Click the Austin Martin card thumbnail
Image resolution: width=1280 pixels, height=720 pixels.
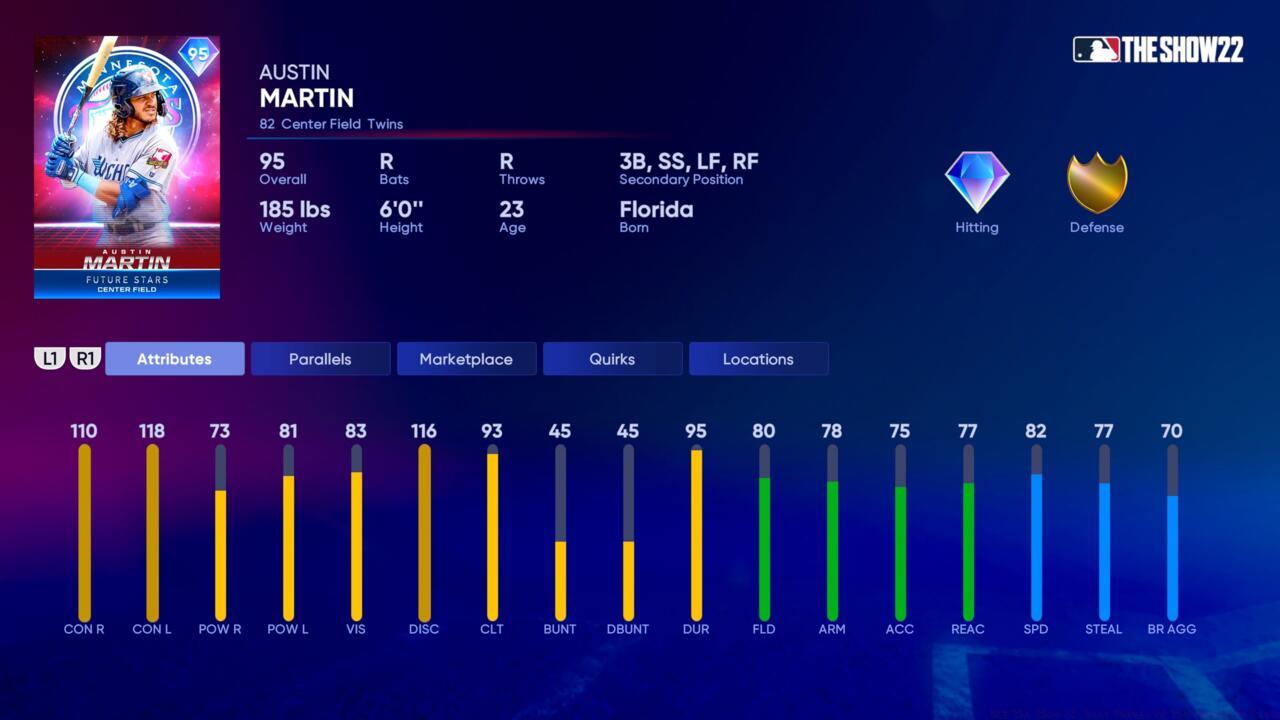pyautogui.click(x=126, y=165)
